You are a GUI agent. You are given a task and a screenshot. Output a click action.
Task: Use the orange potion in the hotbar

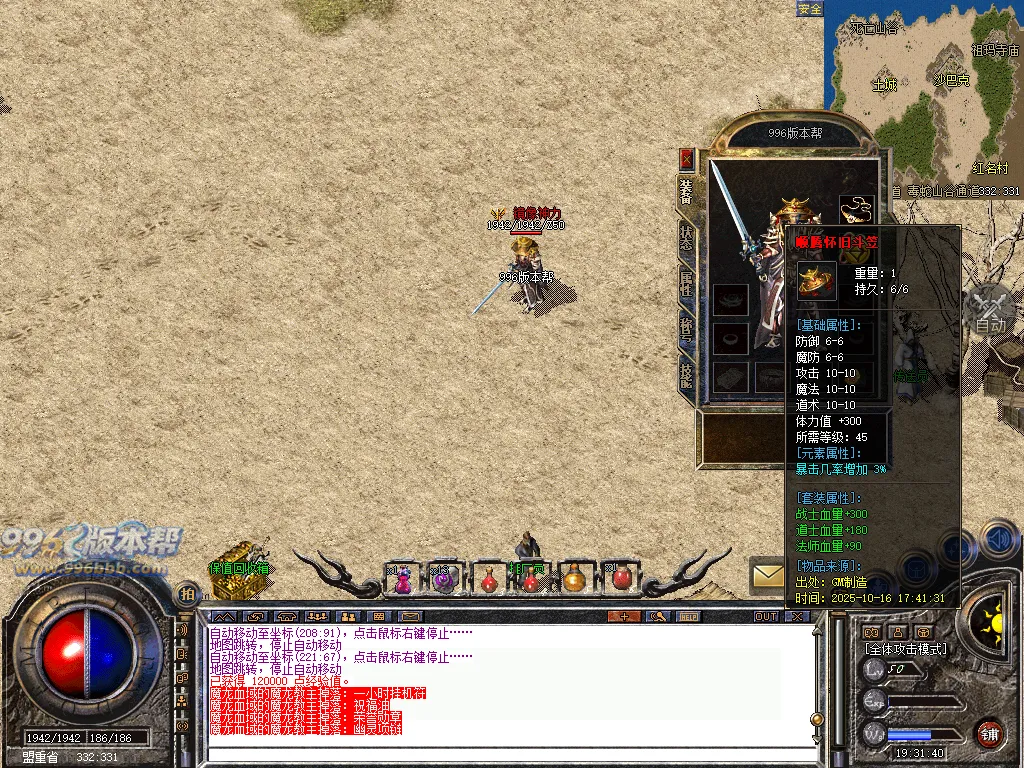point(574,579)
